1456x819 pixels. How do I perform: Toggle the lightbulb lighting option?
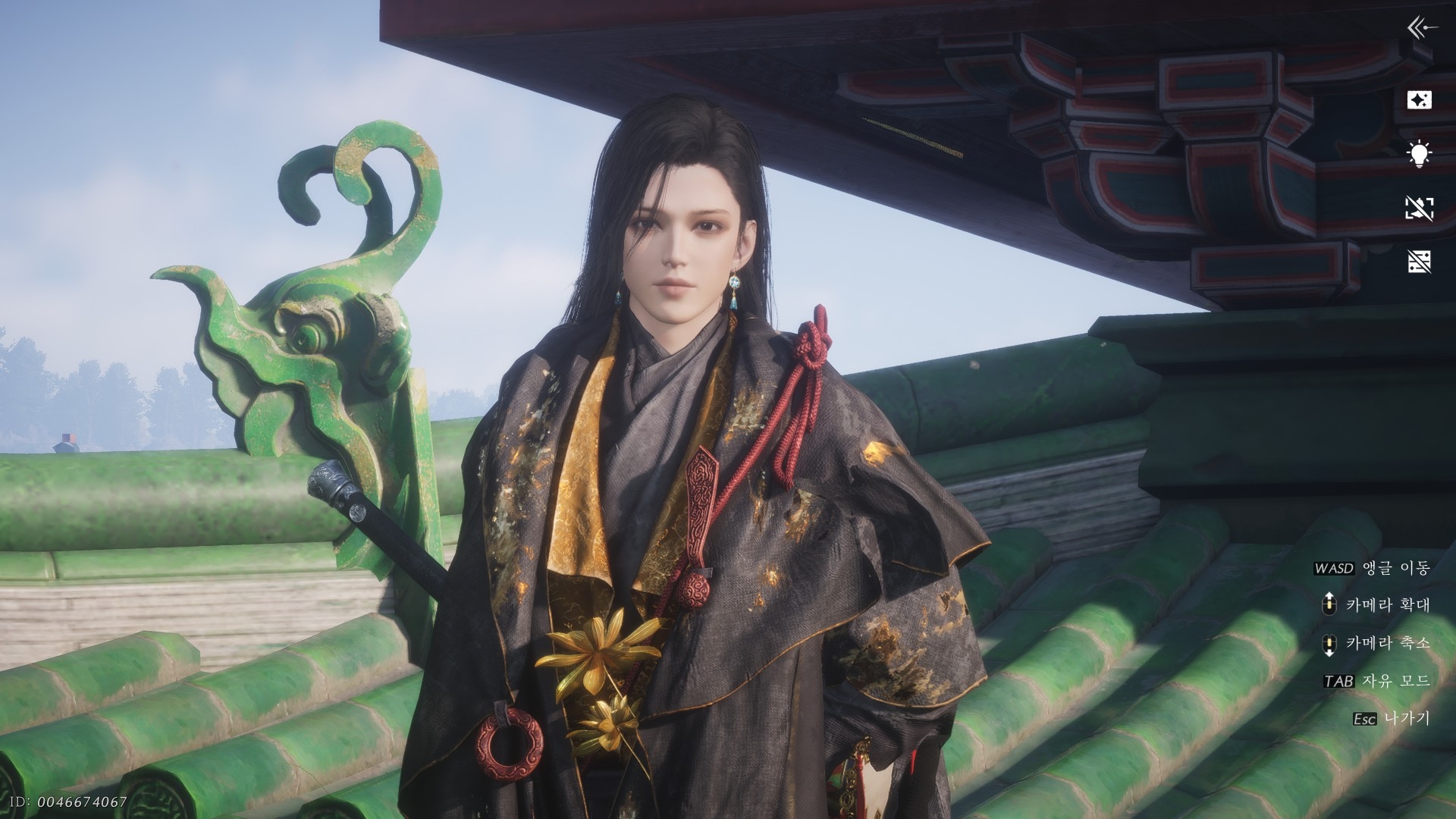click(1419, 154)
